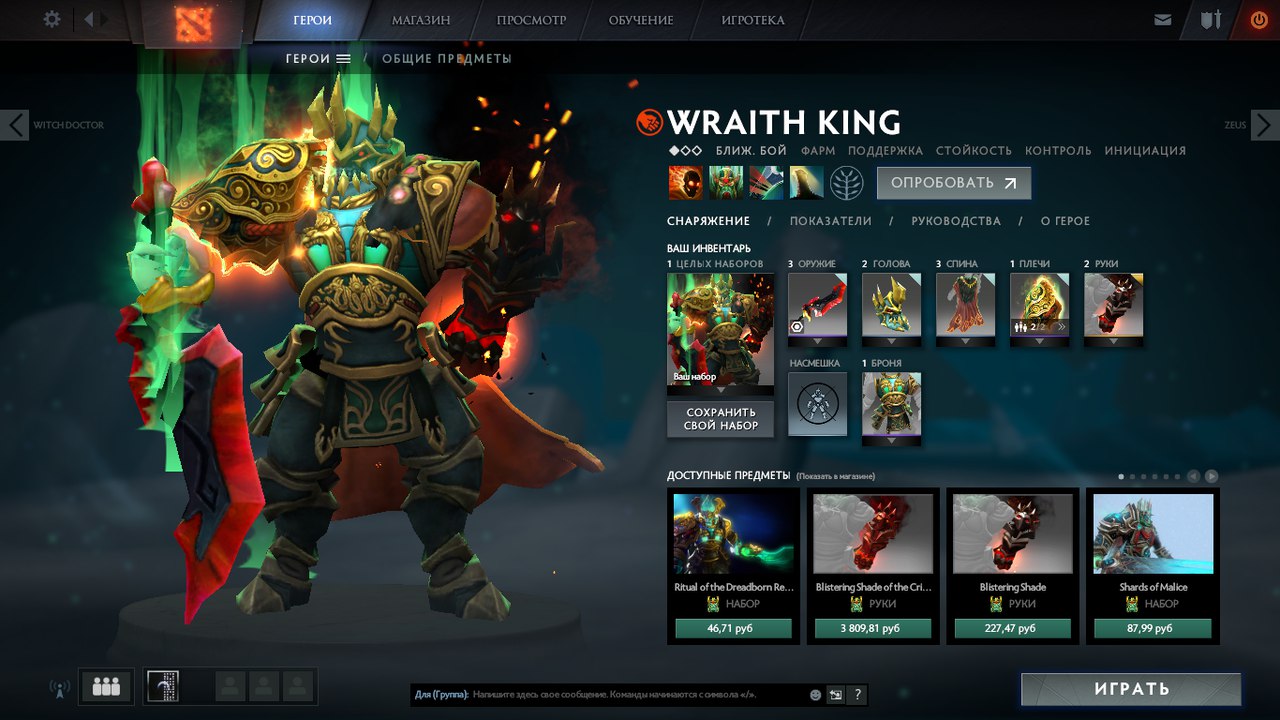Screen dimensions: 1280x720
Task: Click the ОПРОБОВАТЬ demo hero button
Action: point(953,183)
